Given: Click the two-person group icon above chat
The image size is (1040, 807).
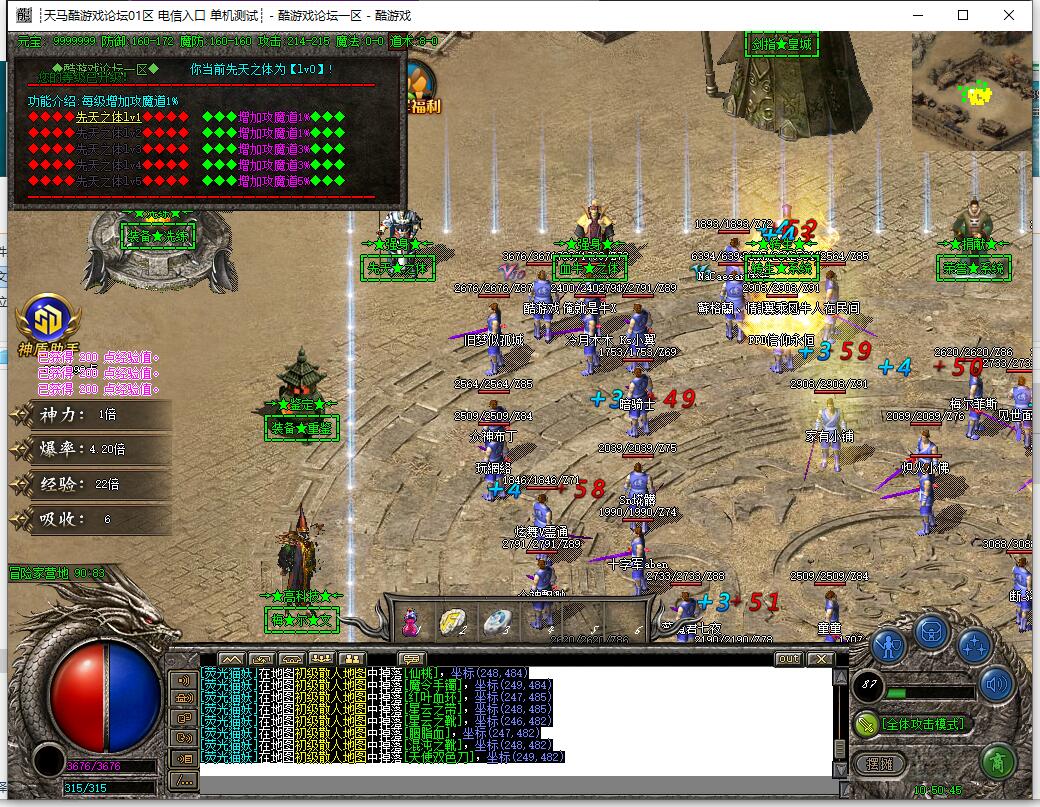Looking at the screenshot, I should (352, 659).
